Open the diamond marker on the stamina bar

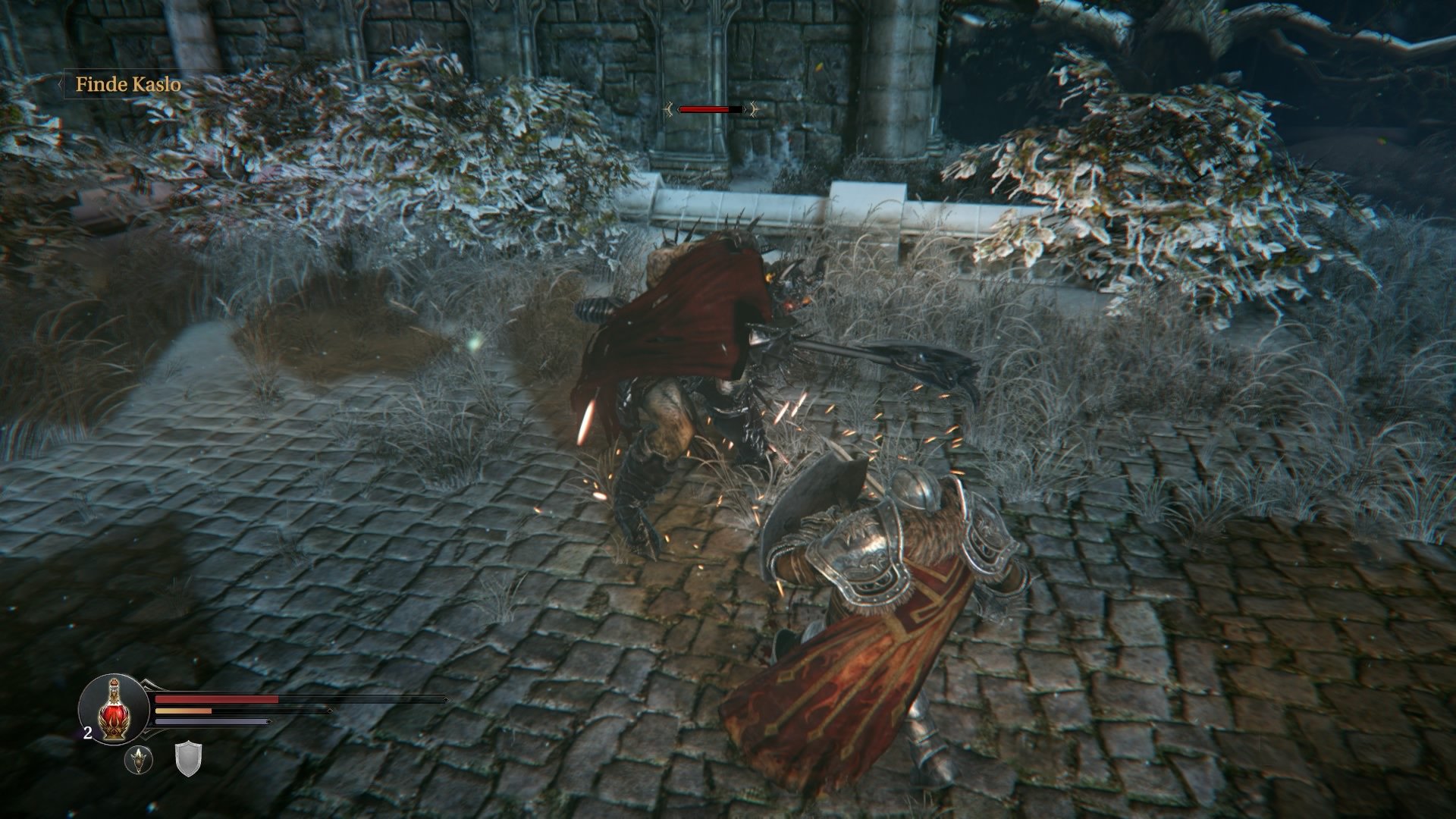pos(331,711)
